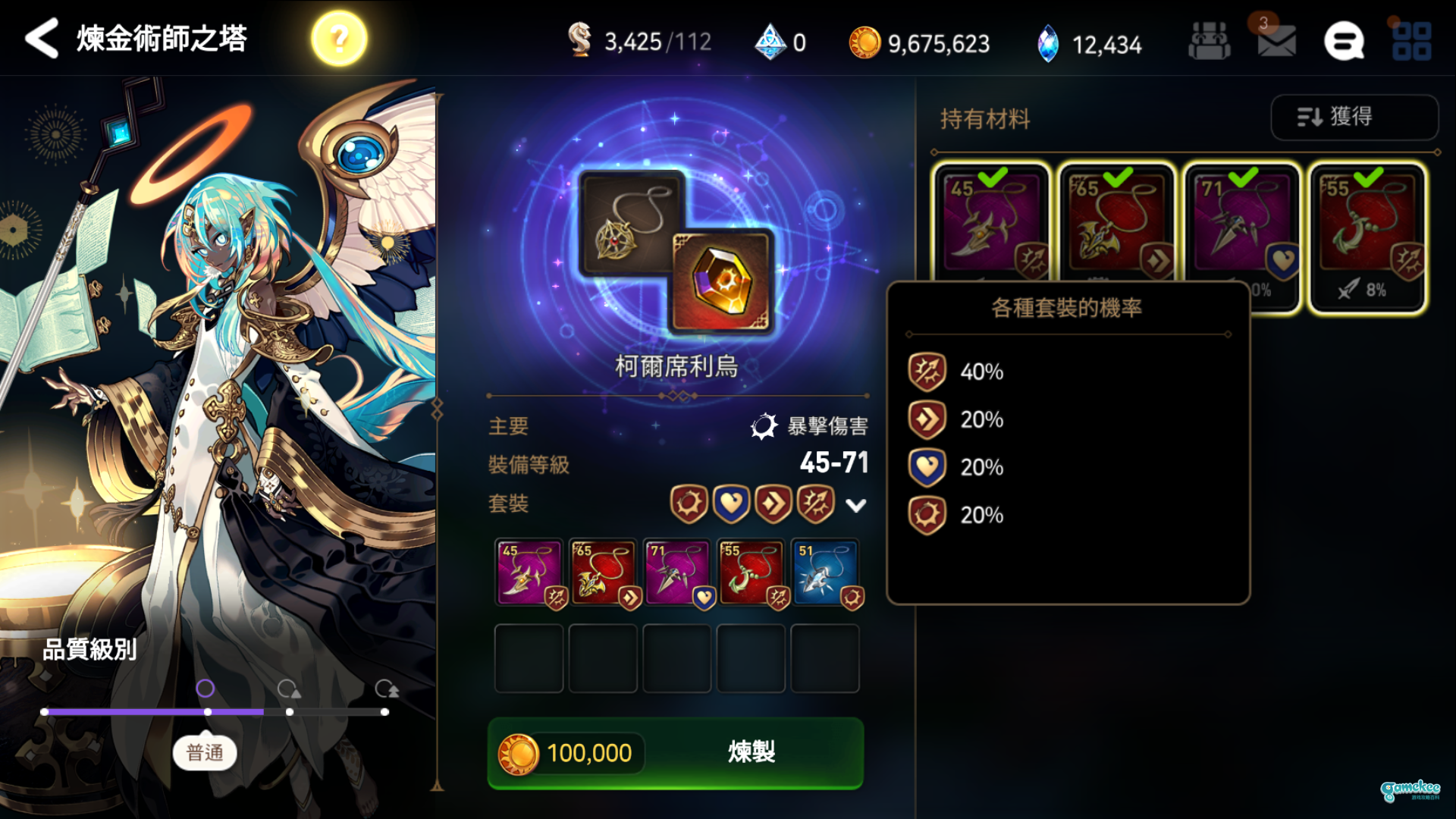Screen dimensions: 1456x819
Task: Click the gold coin currency icon
Action: [x=867, y=43]
